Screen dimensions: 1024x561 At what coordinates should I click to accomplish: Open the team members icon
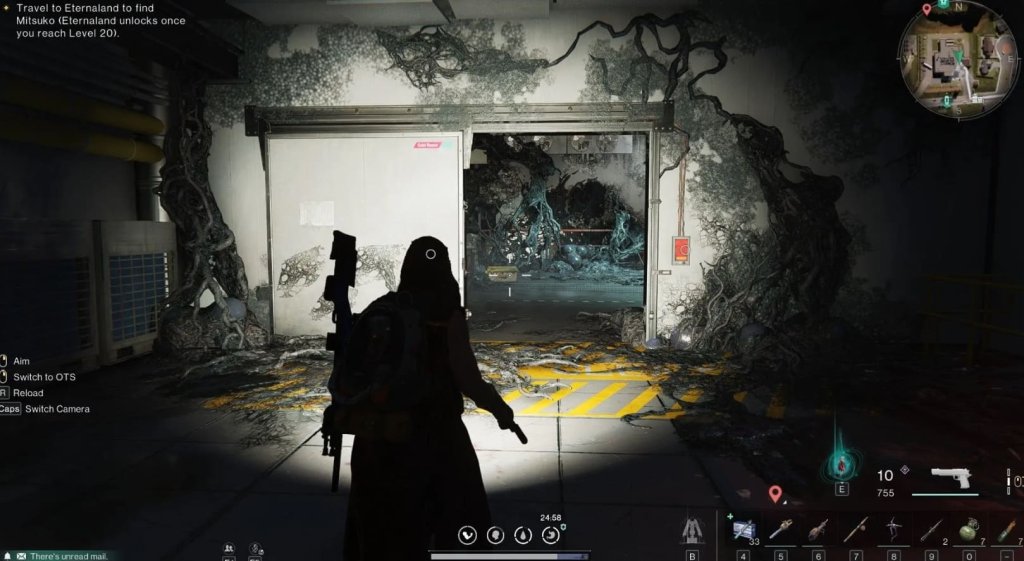pos(229,548)
